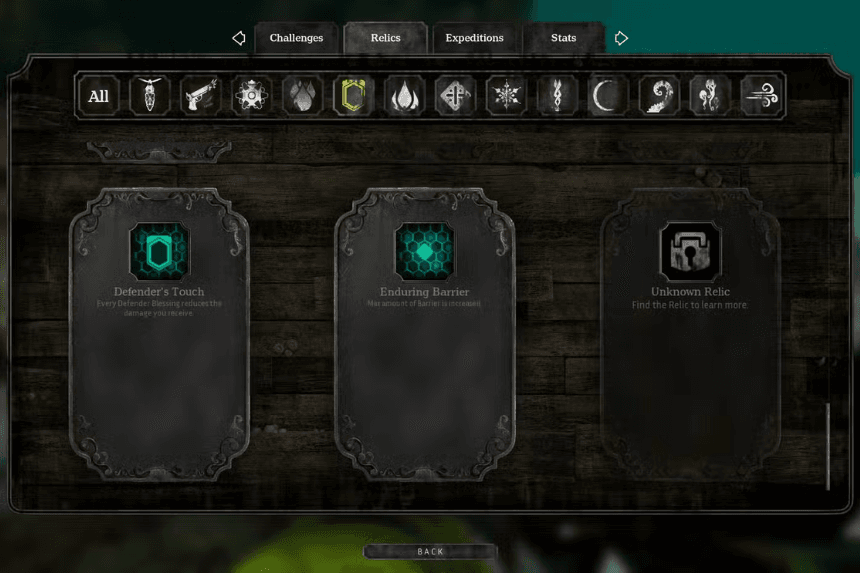
Task: Select the Relics tab
Action: [x=385, y=38]
